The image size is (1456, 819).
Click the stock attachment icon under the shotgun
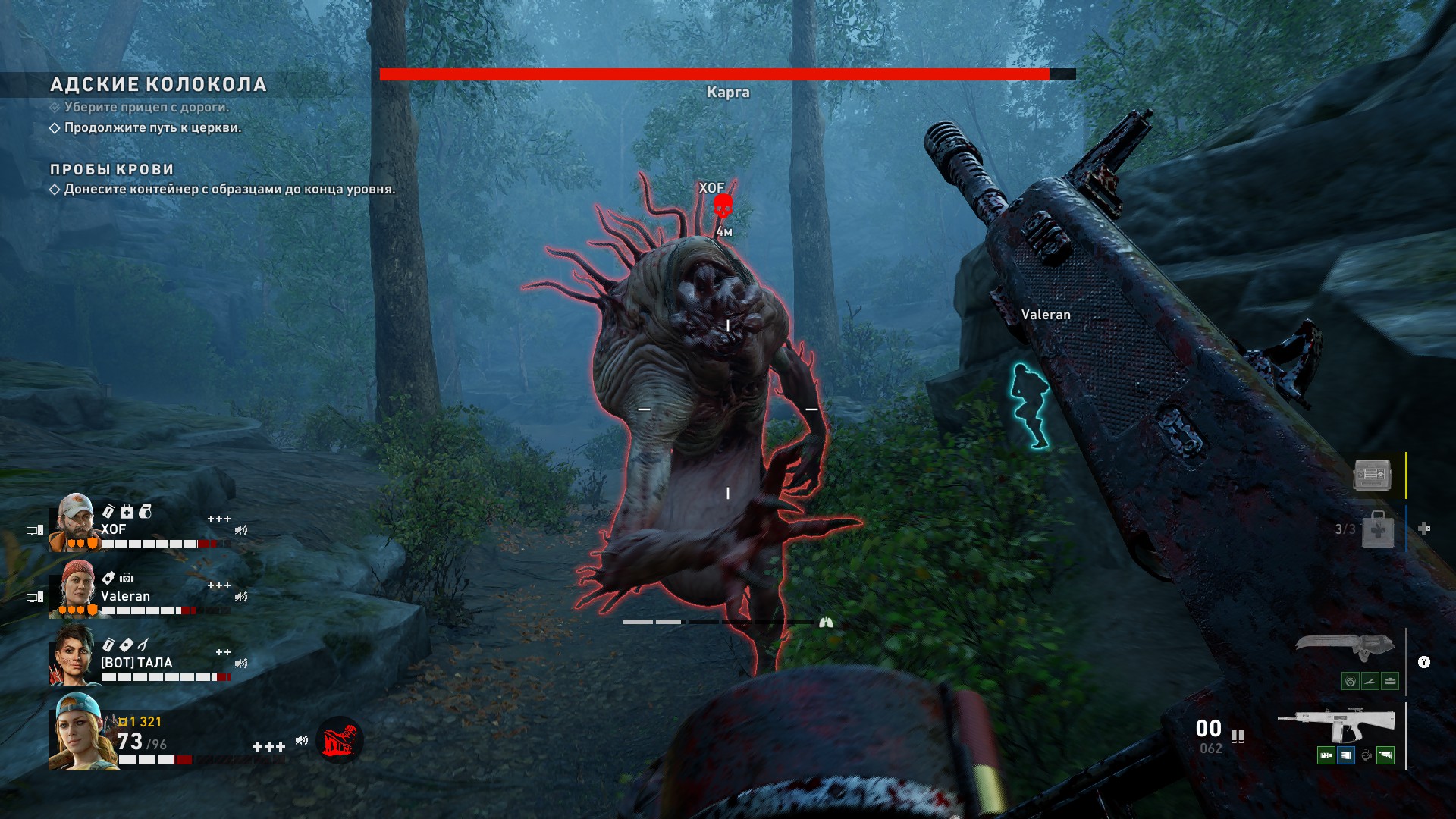click(1385, 755)
